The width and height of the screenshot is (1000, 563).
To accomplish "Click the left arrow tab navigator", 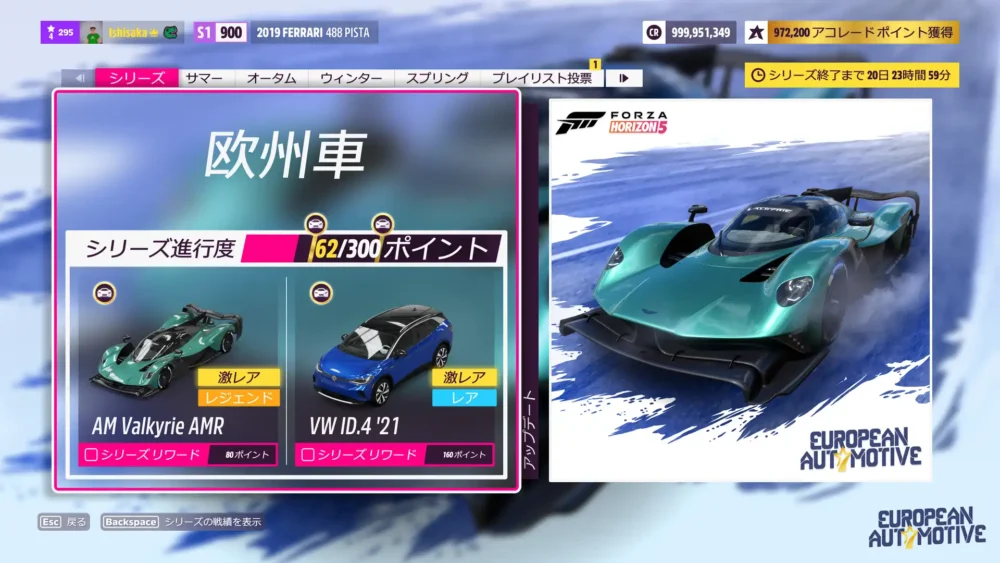I will (x=79, y=78).
